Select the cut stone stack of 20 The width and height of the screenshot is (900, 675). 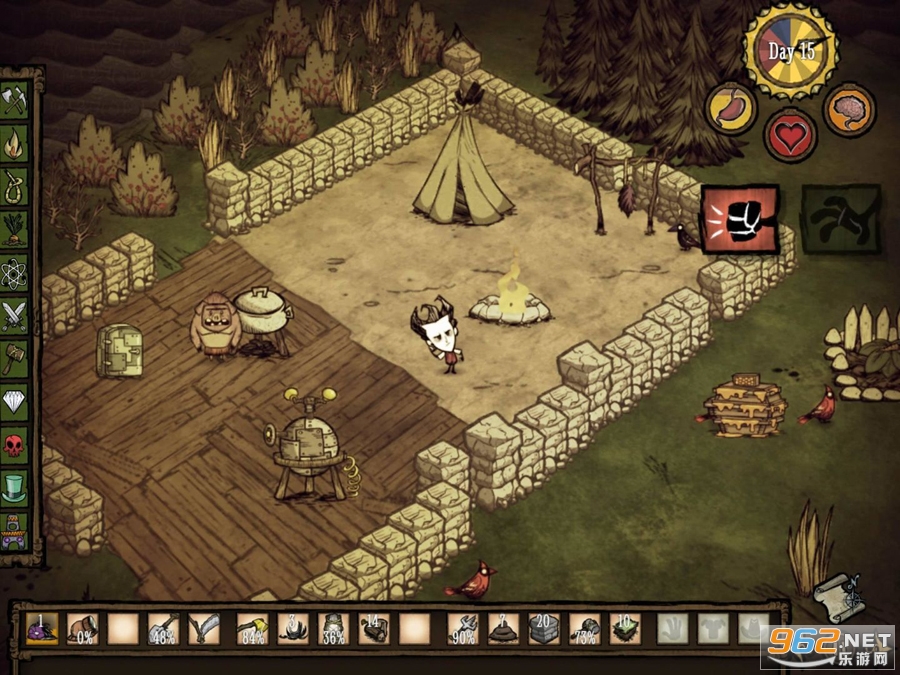point(543,629)
